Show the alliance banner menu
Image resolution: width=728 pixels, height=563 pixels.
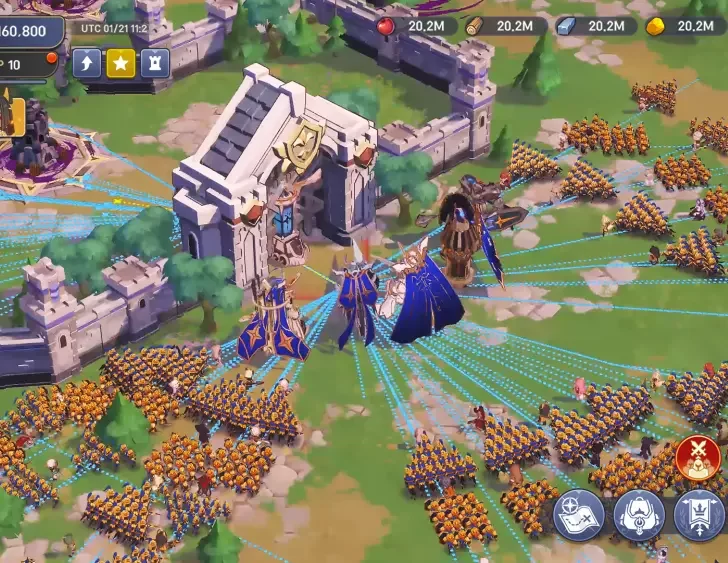pyautogui.click(x=698, y=515)
